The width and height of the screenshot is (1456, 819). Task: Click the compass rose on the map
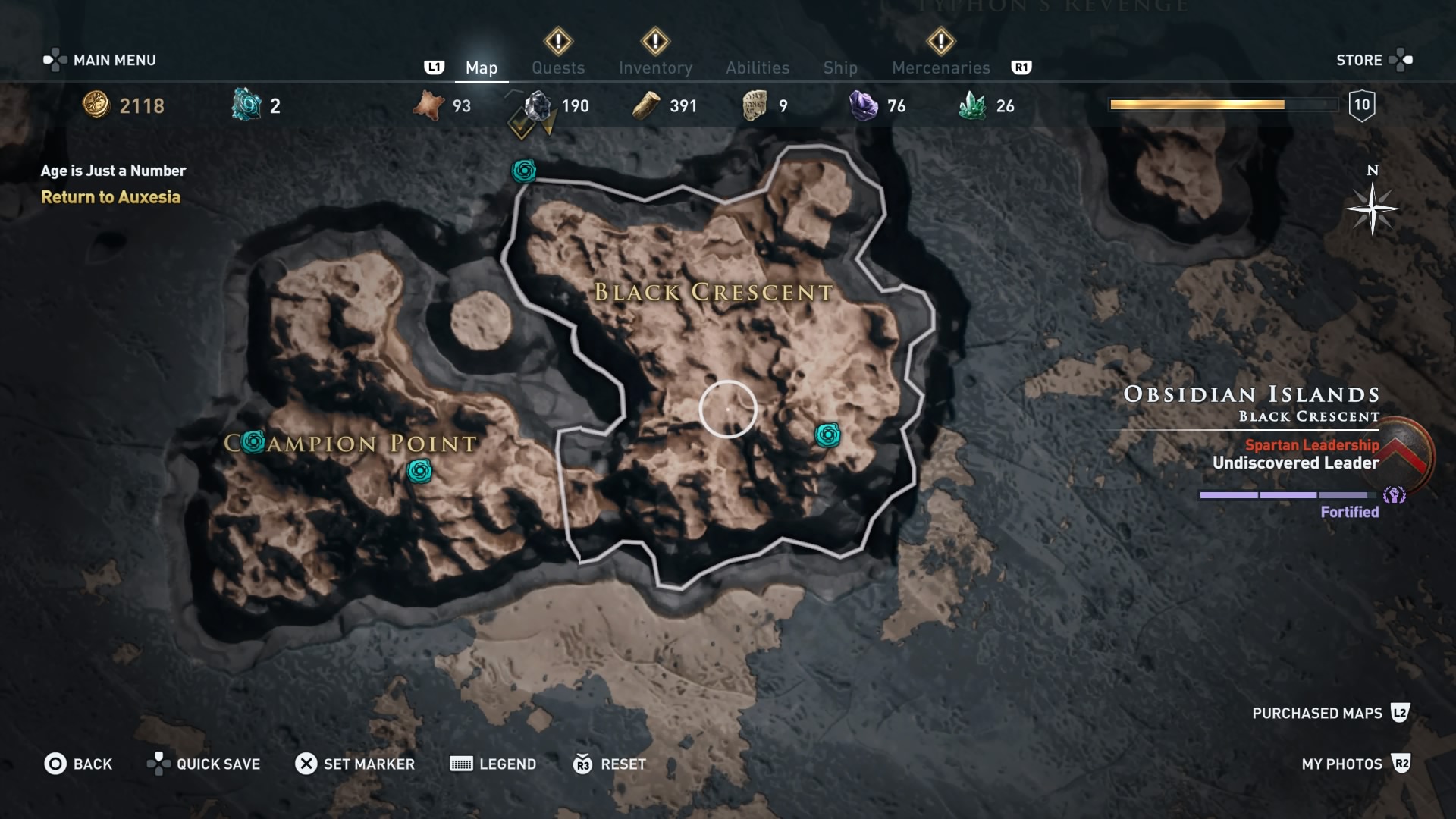pos(1374,210)
